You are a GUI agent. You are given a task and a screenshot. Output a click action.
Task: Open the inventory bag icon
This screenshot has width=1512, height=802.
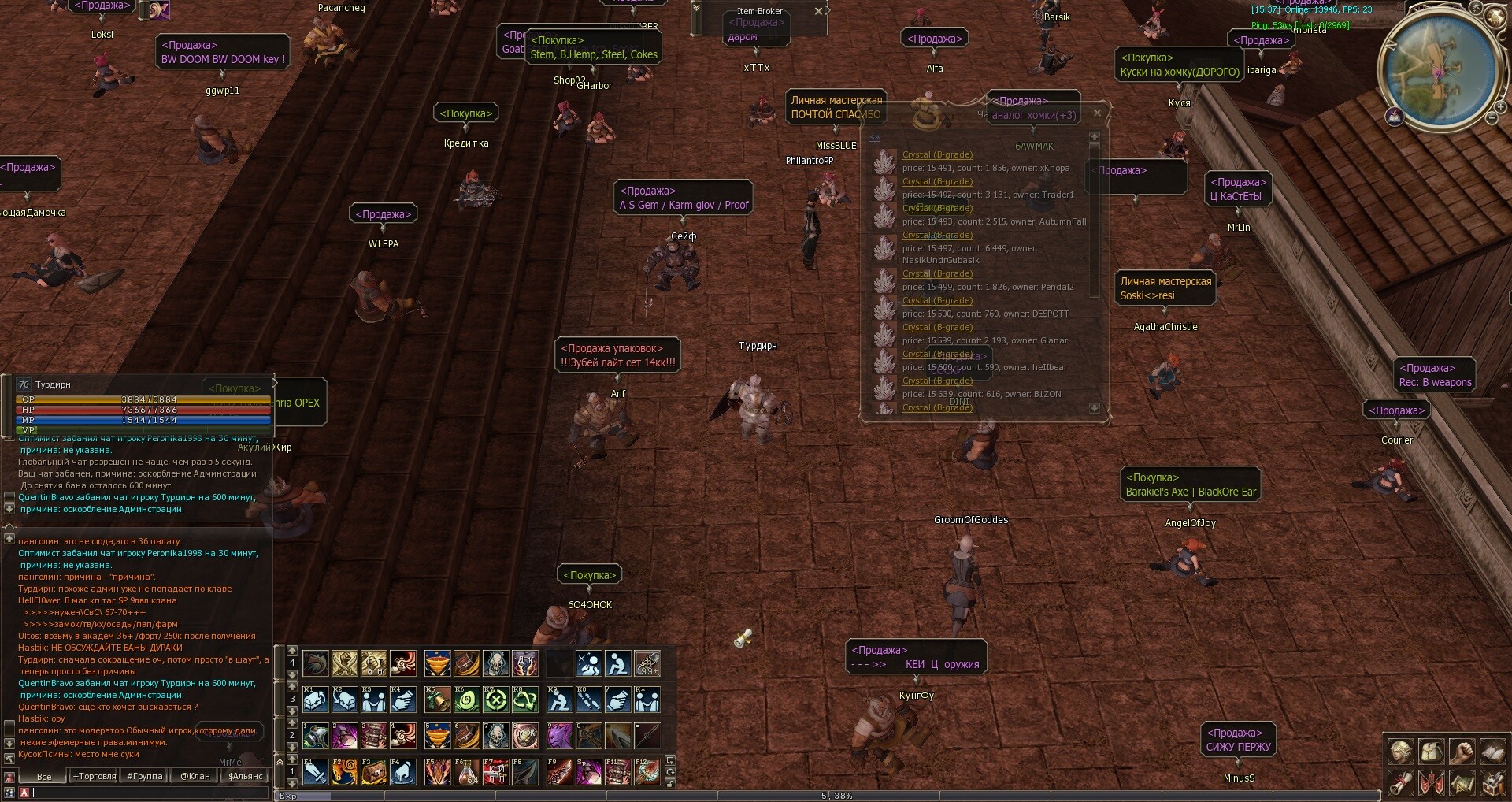coord(1431,752)
